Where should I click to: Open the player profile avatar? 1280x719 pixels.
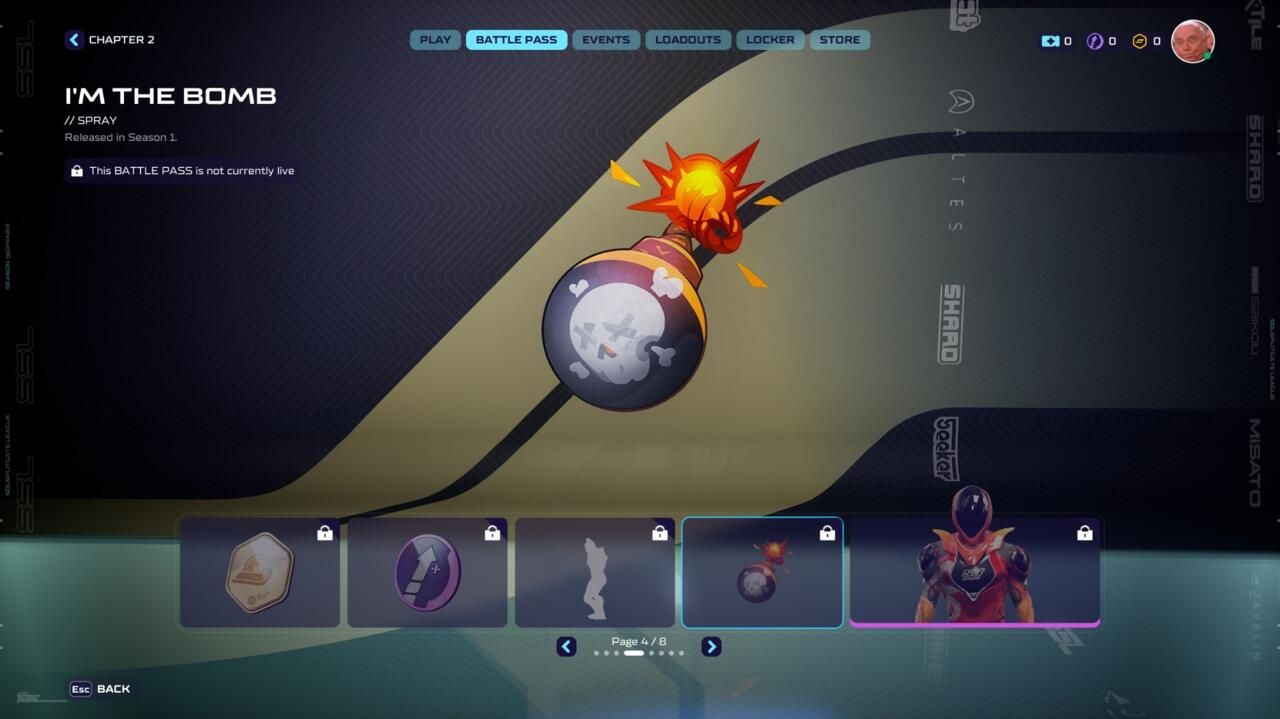pos(1192,41)
